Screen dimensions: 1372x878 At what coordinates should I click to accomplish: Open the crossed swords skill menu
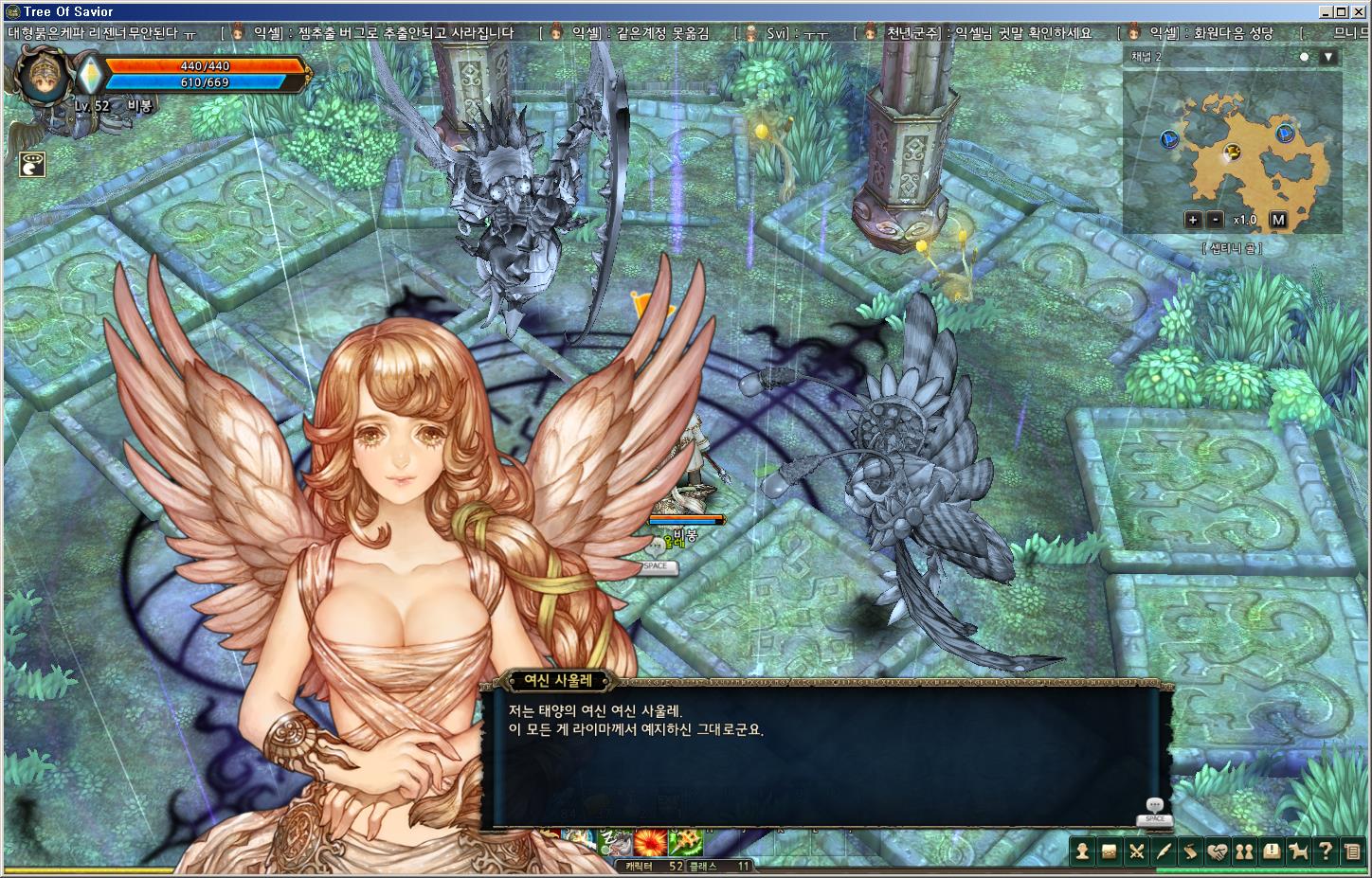point(1137,851)
